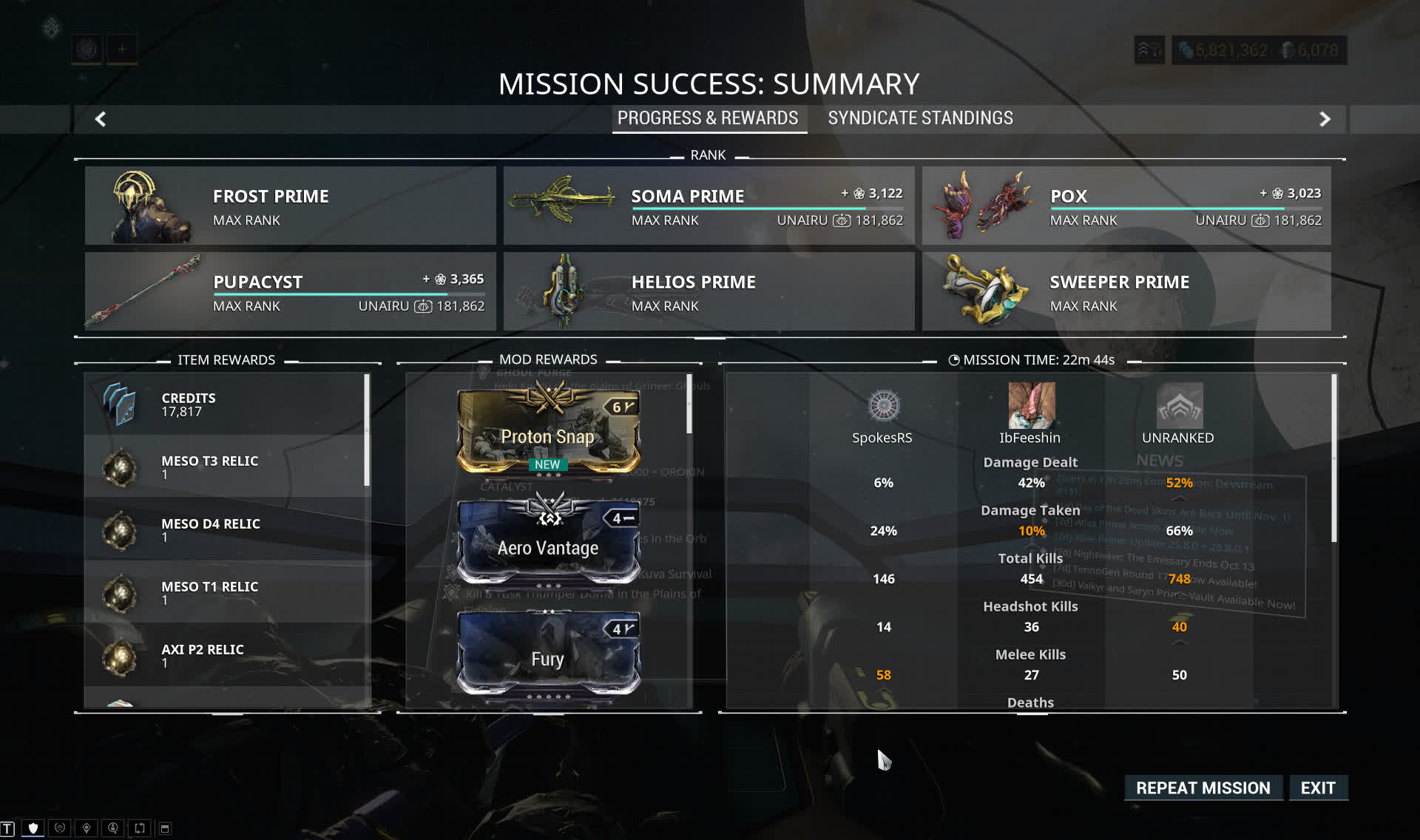Choose the Axi P2 Relic reward row
The width and height of the screenshot is (1420, 840).
point(226,655)
